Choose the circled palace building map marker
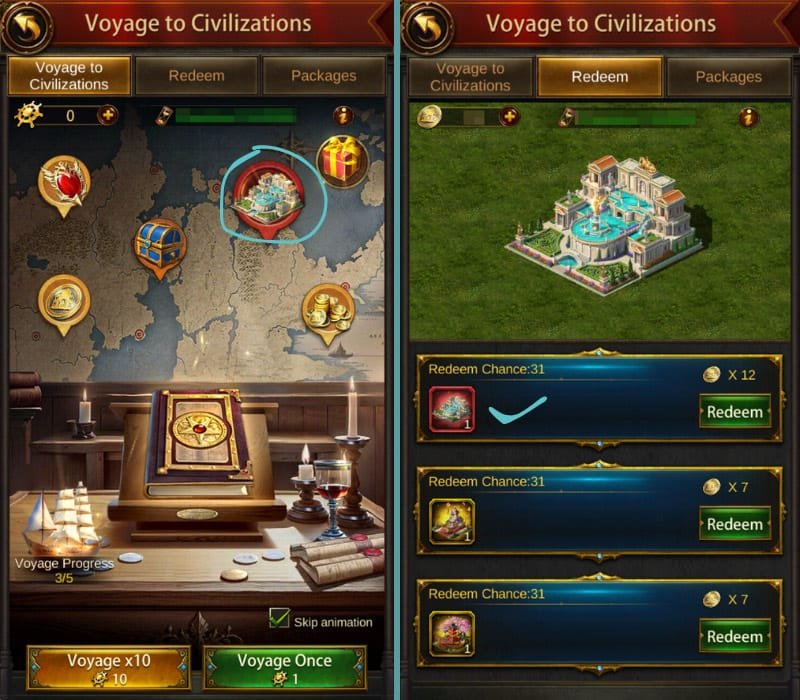 pos(268,192)
